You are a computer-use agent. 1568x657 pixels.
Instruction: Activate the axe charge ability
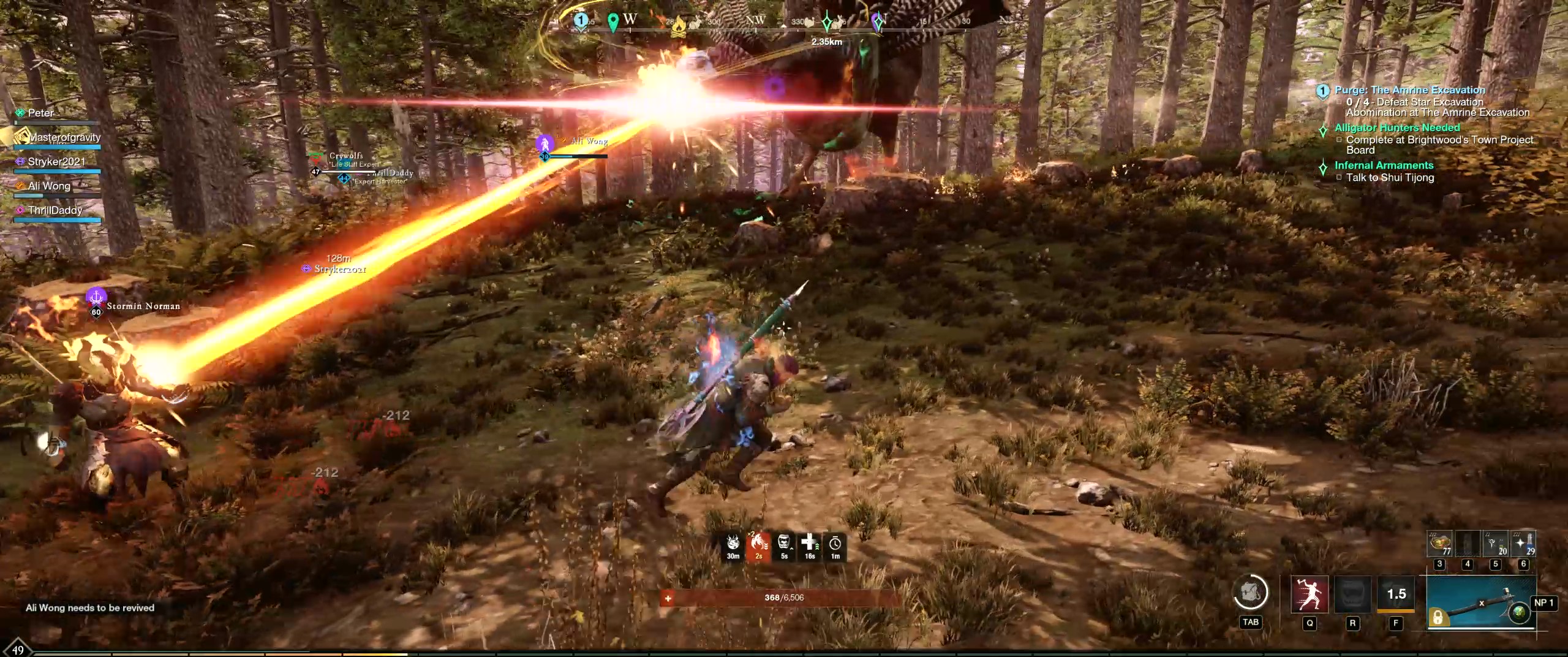click(x=1310, y=594)
